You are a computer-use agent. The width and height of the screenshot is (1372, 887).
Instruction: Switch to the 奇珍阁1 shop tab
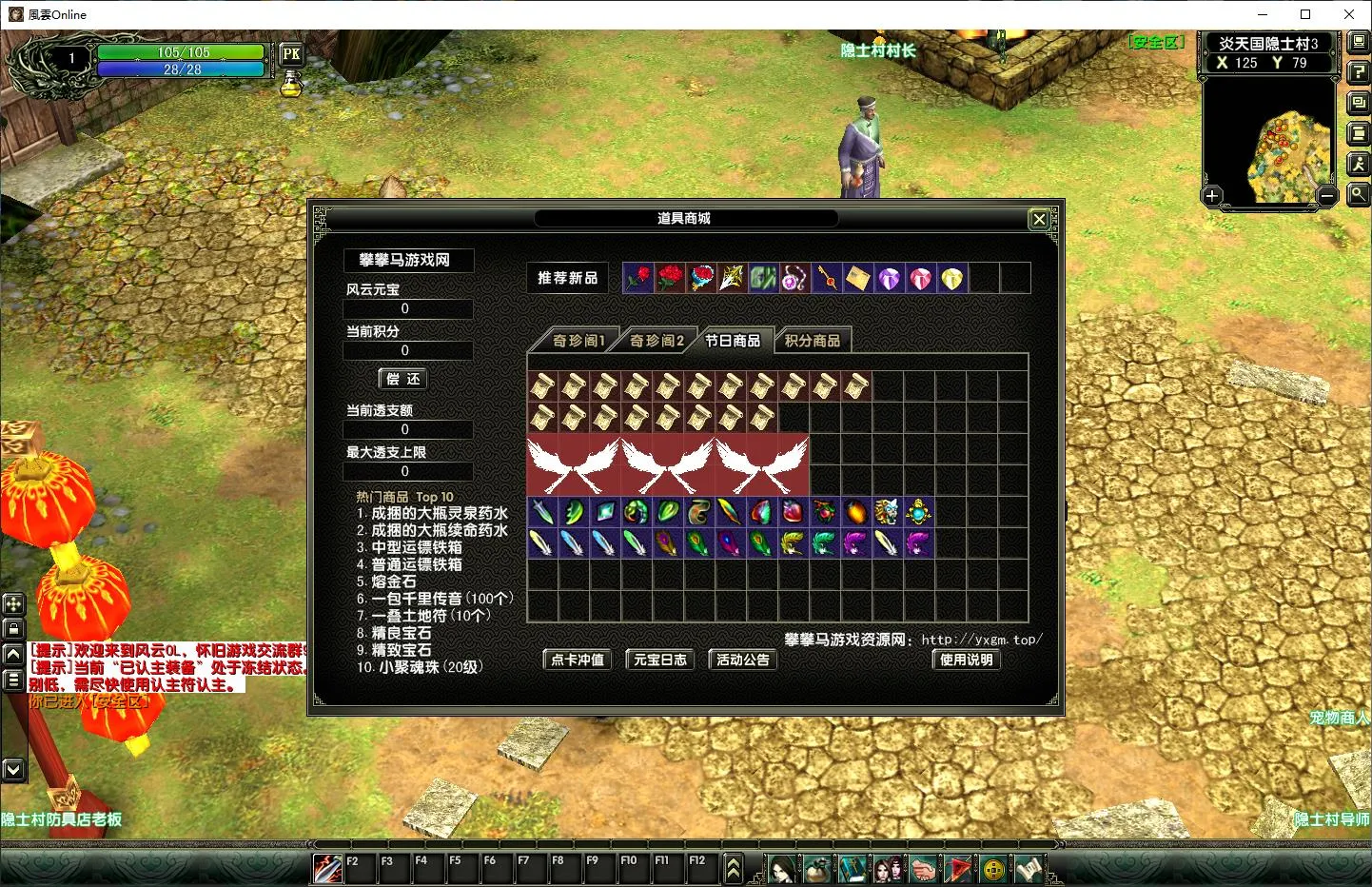click(x=578, y=340)
